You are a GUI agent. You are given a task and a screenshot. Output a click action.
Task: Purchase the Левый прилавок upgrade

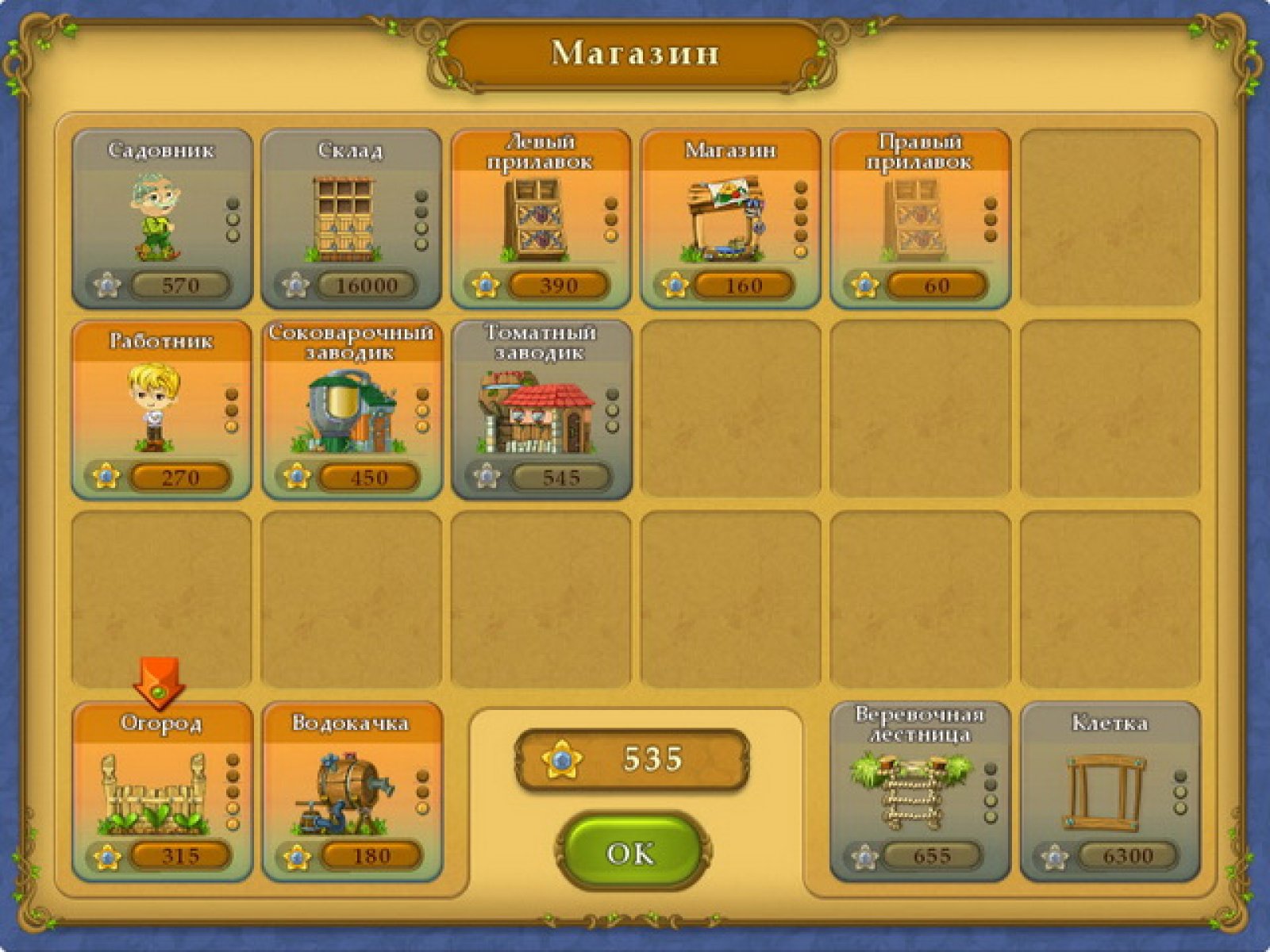pos(541,218)
